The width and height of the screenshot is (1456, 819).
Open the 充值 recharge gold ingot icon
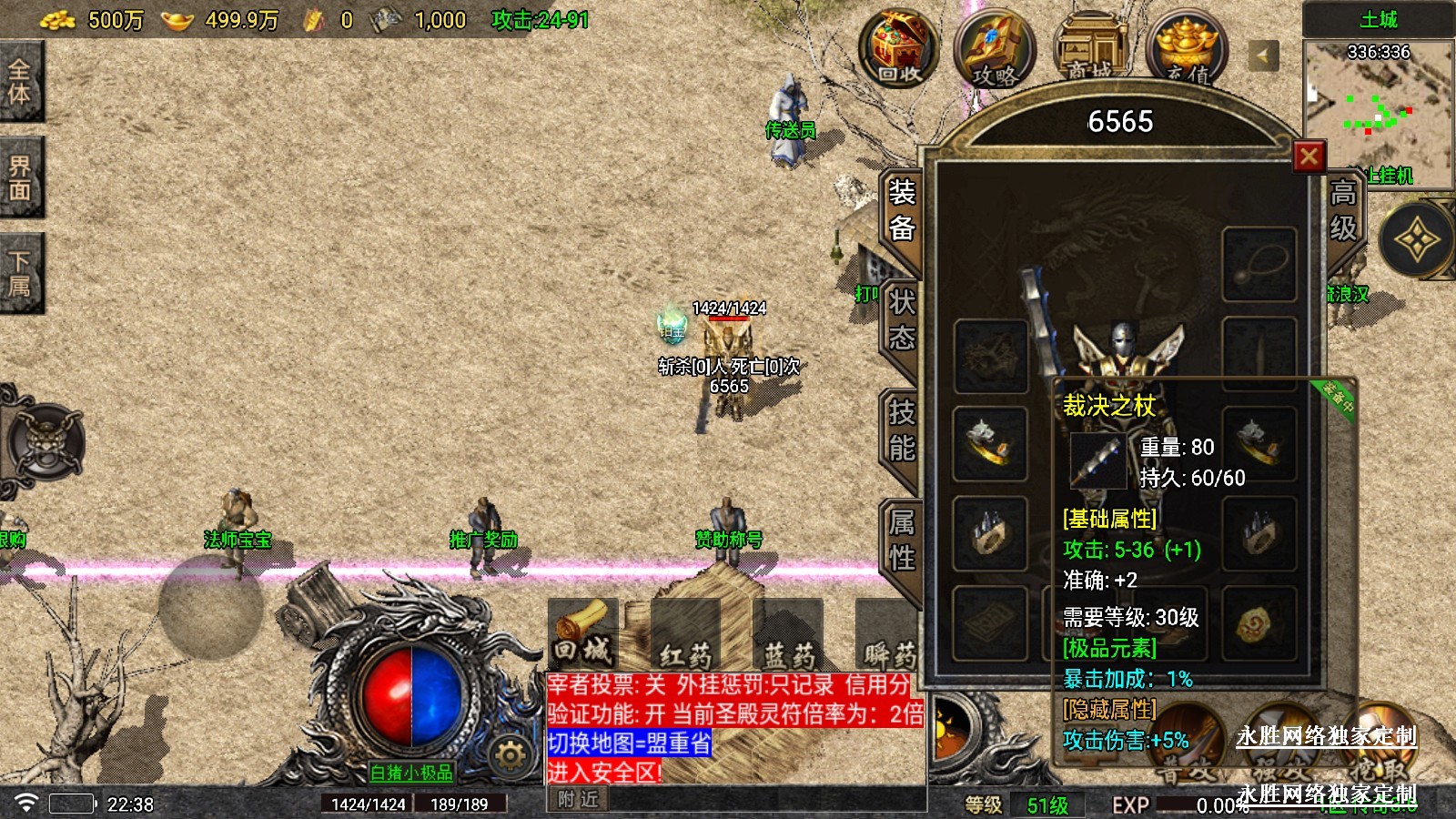coord(1187,50)
